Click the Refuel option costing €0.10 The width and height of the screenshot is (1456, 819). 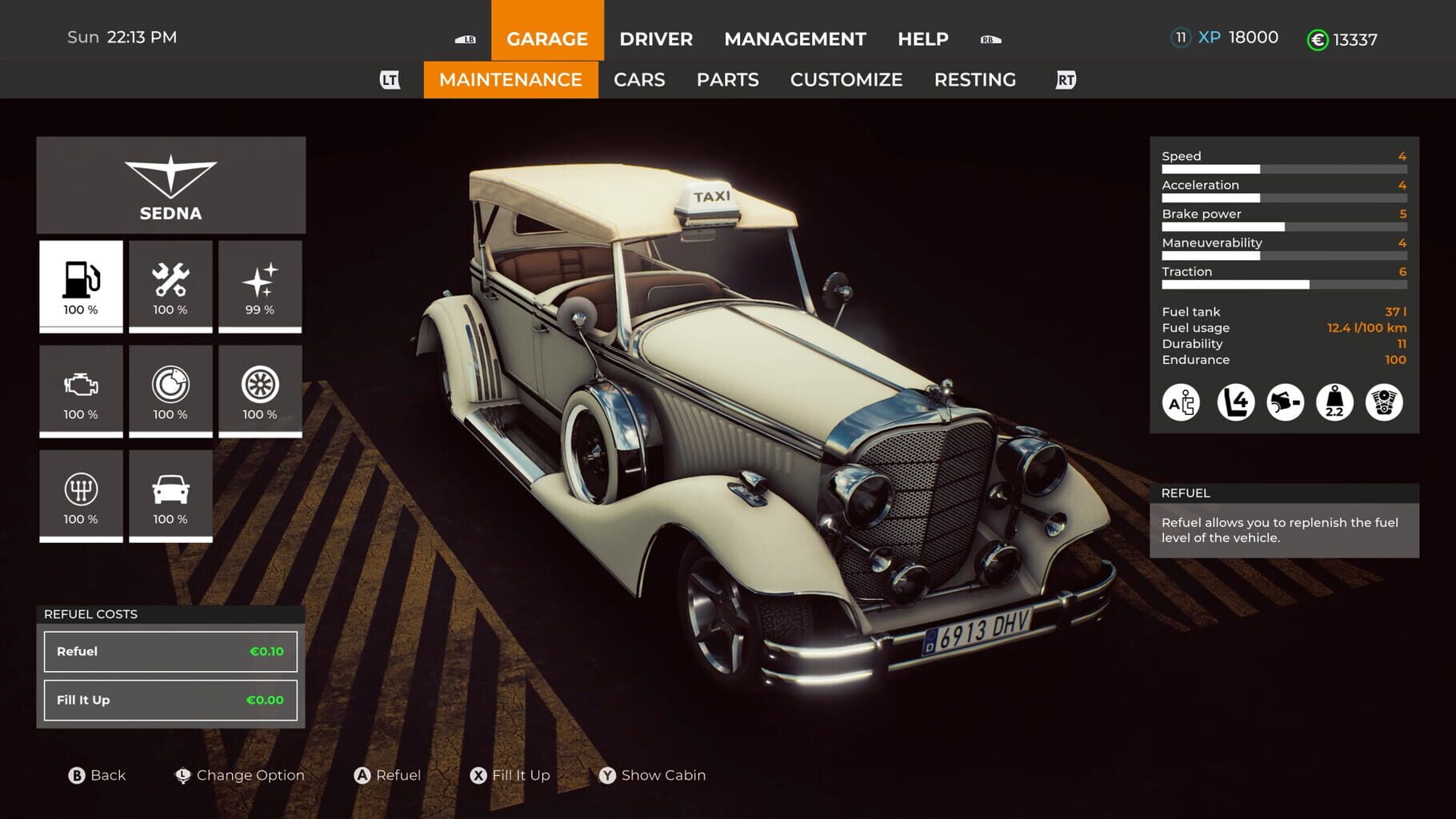click(170, 651)
